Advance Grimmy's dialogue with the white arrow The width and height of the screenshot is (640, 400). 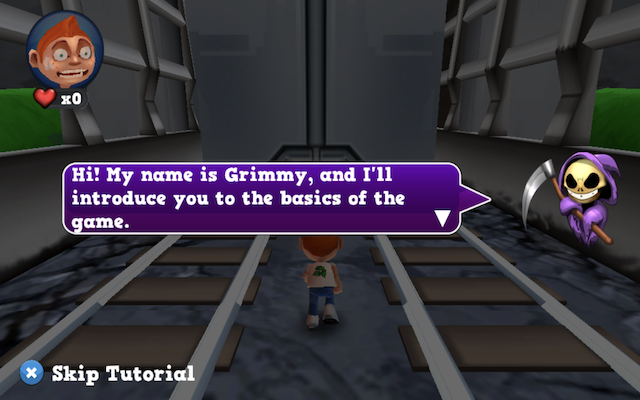tap(443, 217)
